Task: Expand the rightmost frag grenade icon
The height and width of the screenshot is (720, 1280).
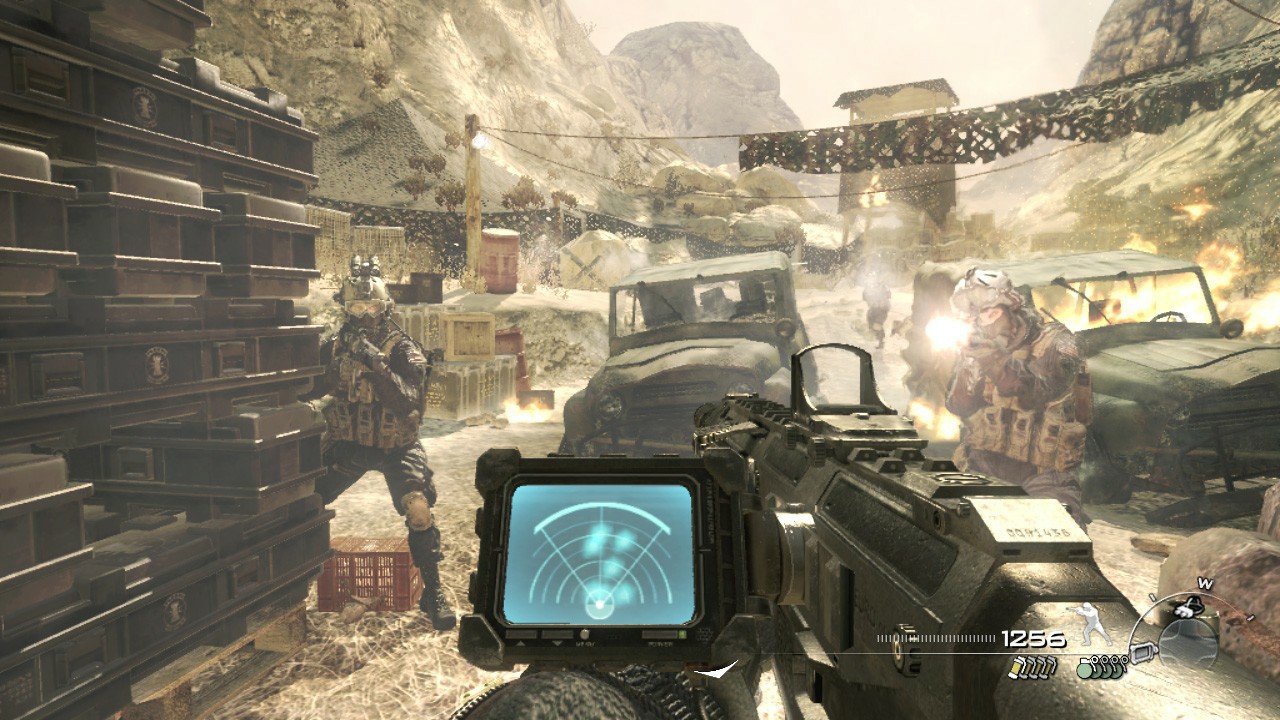Action: tap(1124, 668)
